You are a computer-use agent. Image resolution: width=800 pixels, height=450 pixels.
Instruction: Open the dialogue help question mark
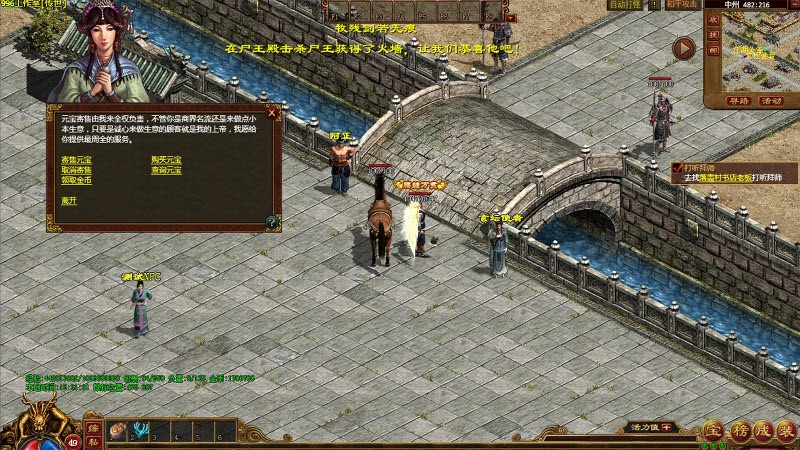(272, 220)
